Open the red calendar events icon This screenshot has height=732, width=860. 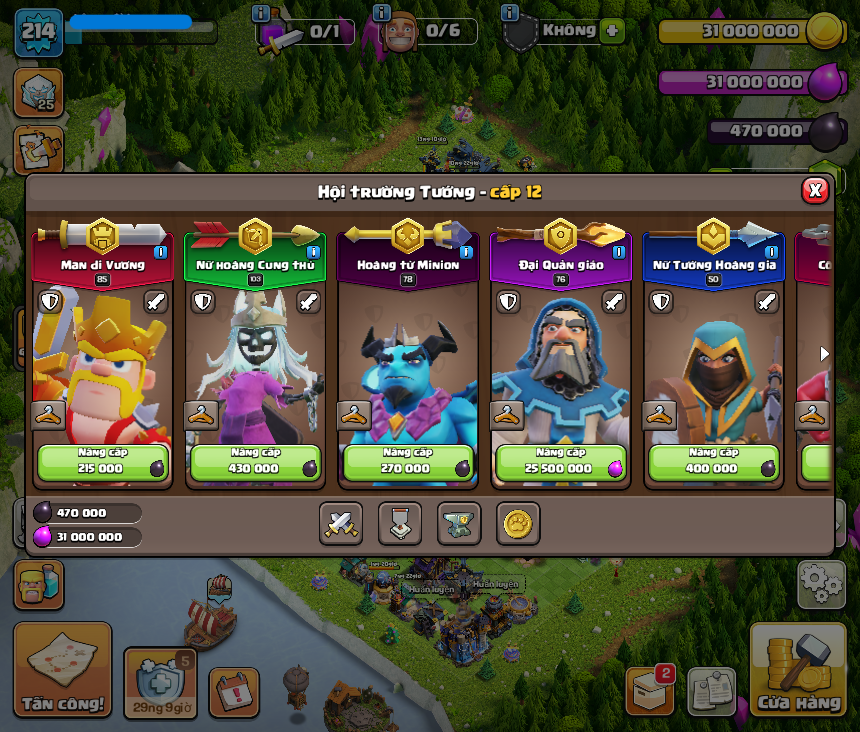[x=234, y=691]
